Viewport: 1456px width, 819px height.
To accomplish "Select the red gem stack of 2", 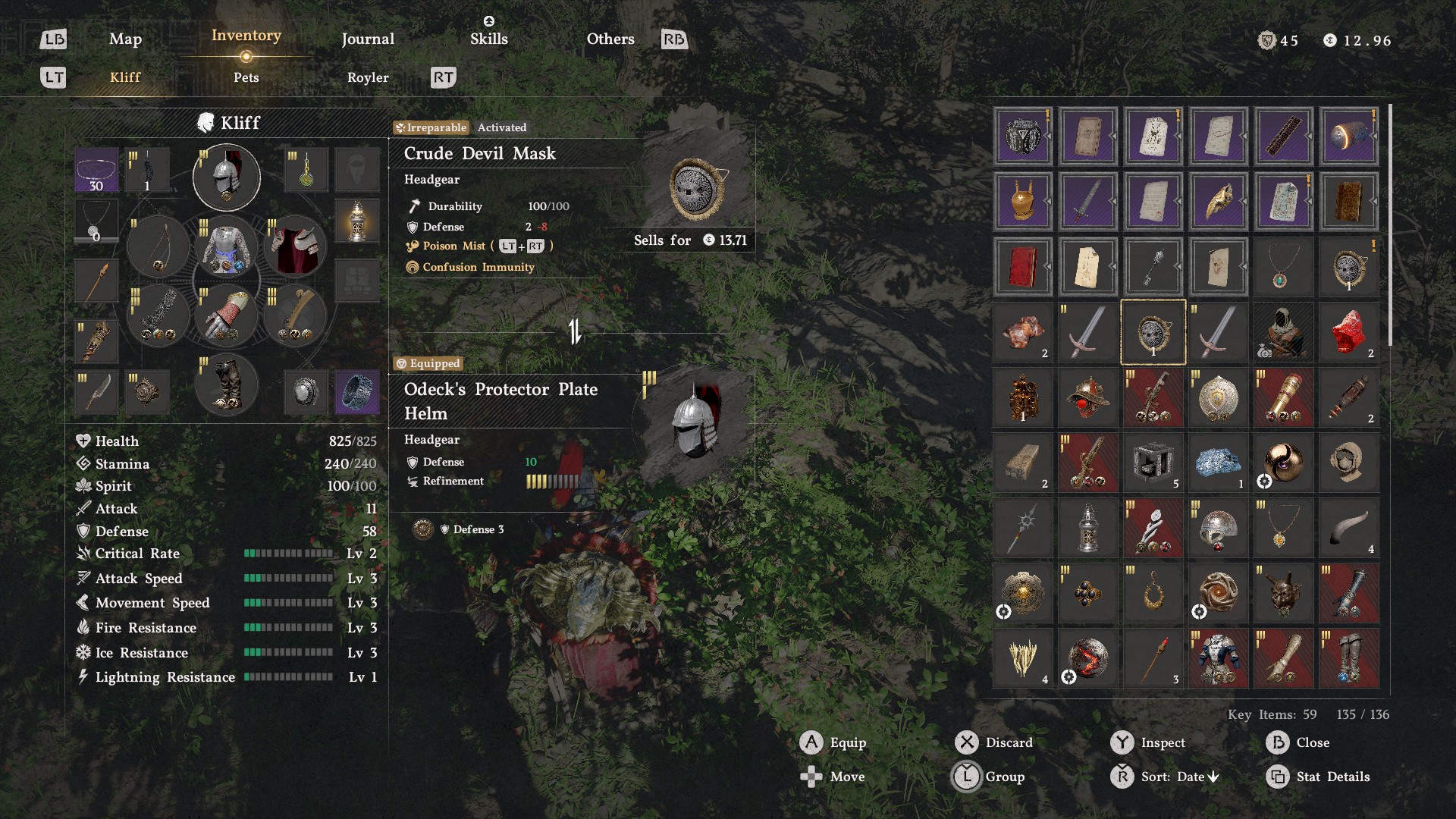I will [1348, 332].
